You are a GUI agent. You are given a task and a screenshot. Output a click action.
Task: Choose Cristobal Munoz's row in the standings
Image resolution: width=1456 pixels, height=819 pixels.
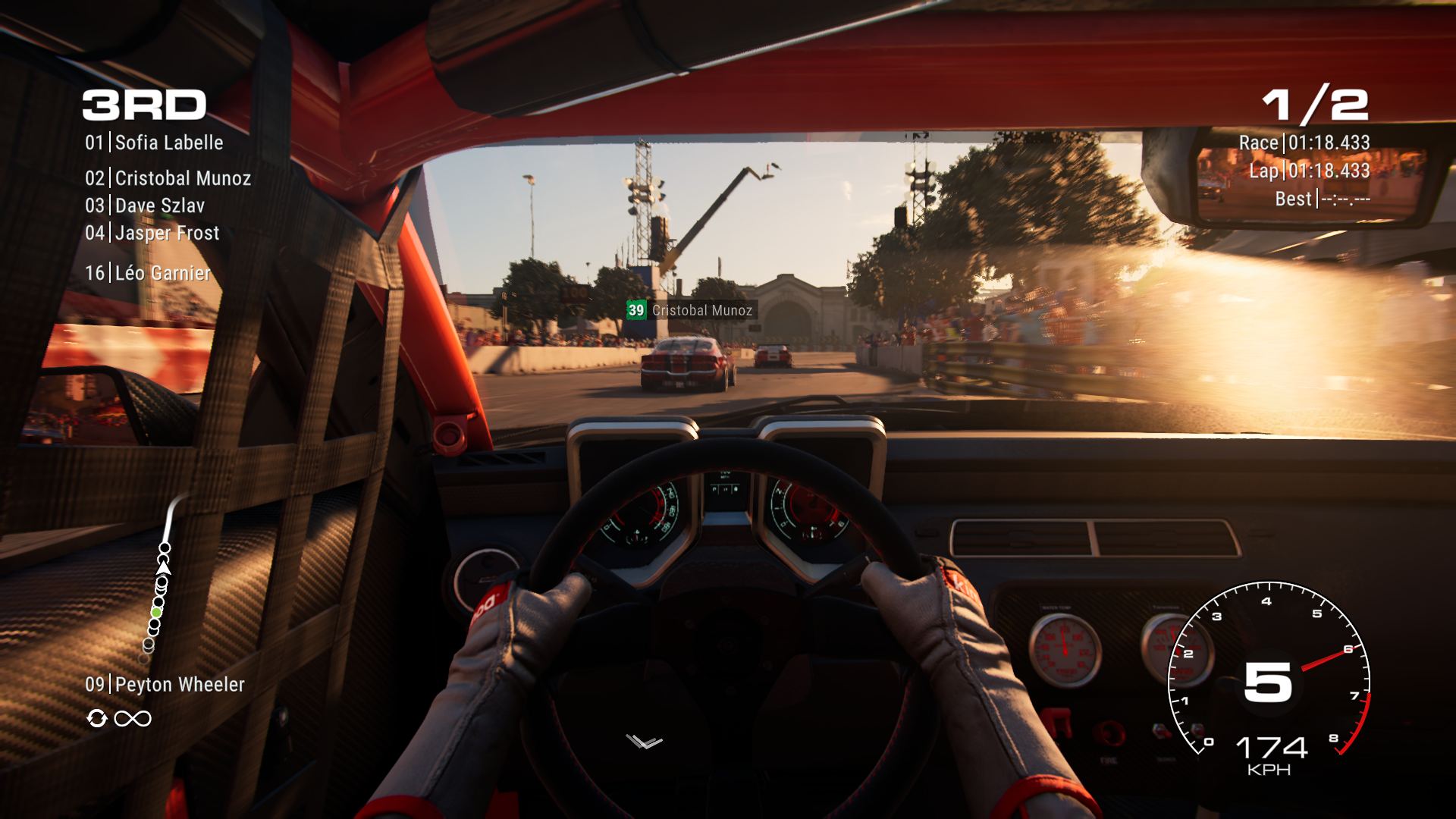click(x=168, y=178)
